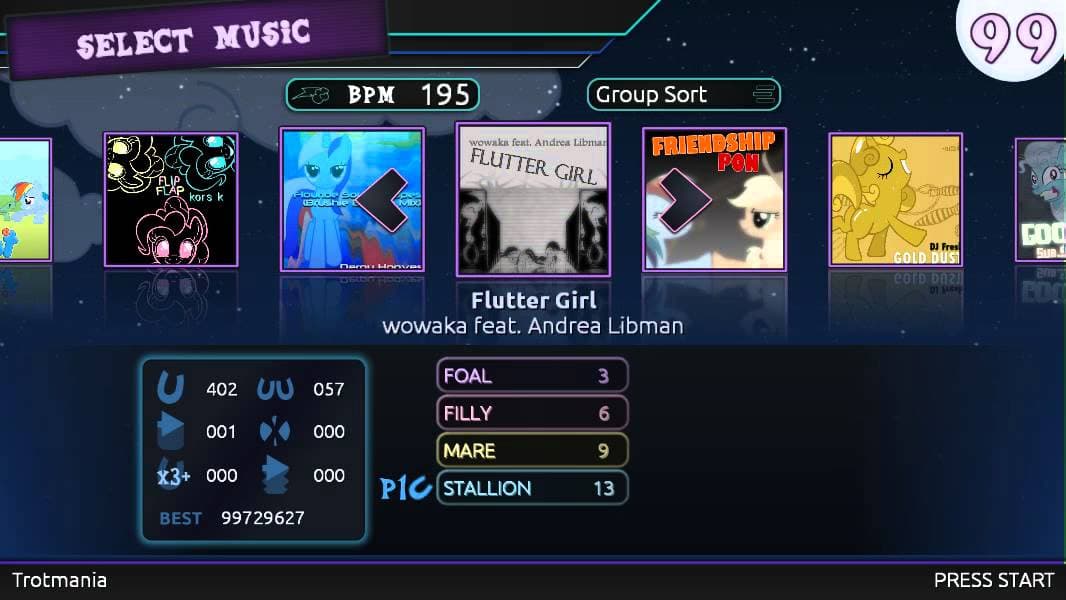Open the Group Sort selector
Screen dimensions: 1066x600
(x=683, y=95)
